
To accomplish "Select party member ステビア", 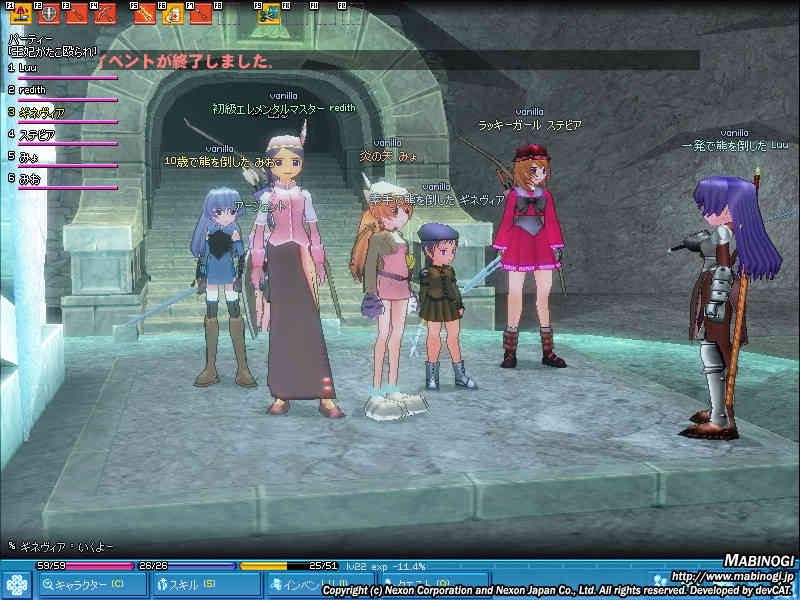I will (36, 134).
